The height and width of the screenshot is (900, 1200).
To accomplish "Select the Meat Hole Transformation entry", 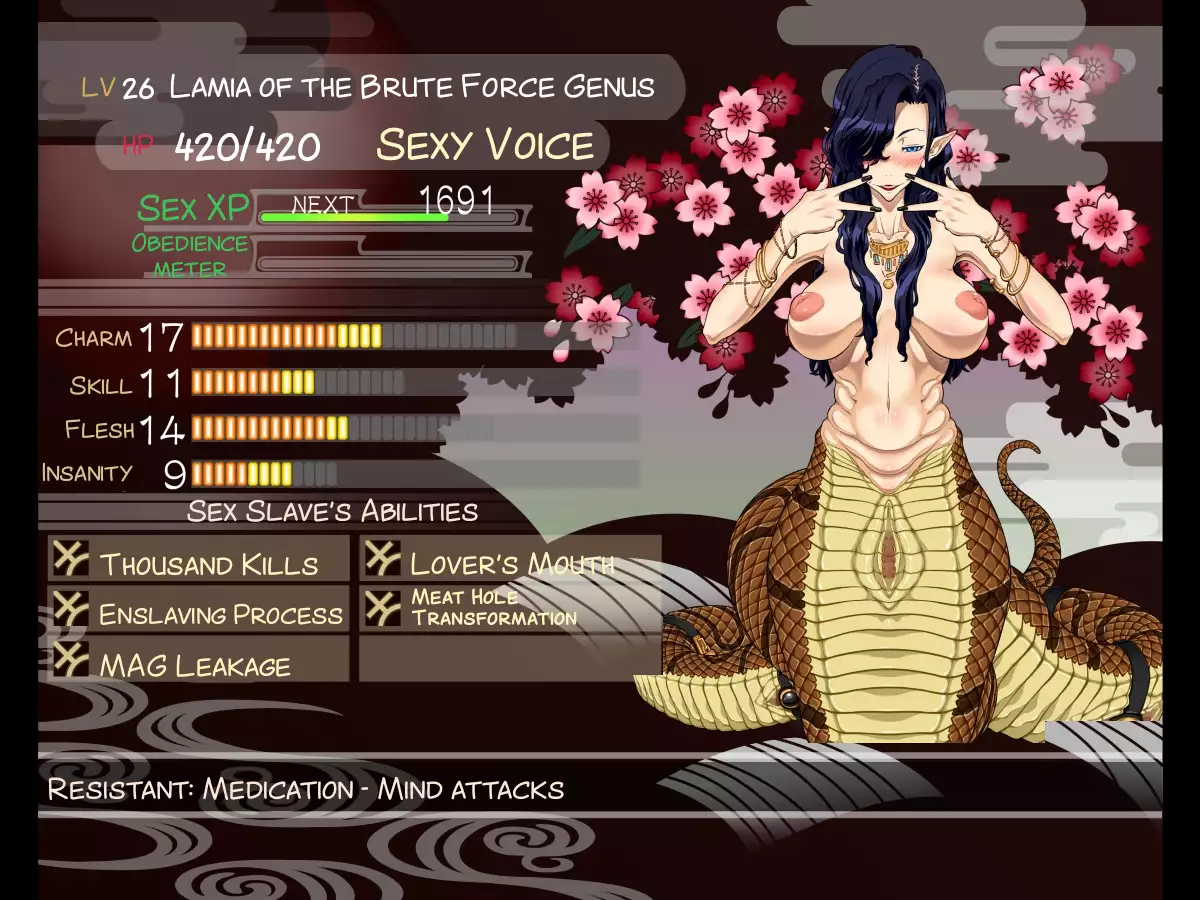I will (x=510, y=608).
